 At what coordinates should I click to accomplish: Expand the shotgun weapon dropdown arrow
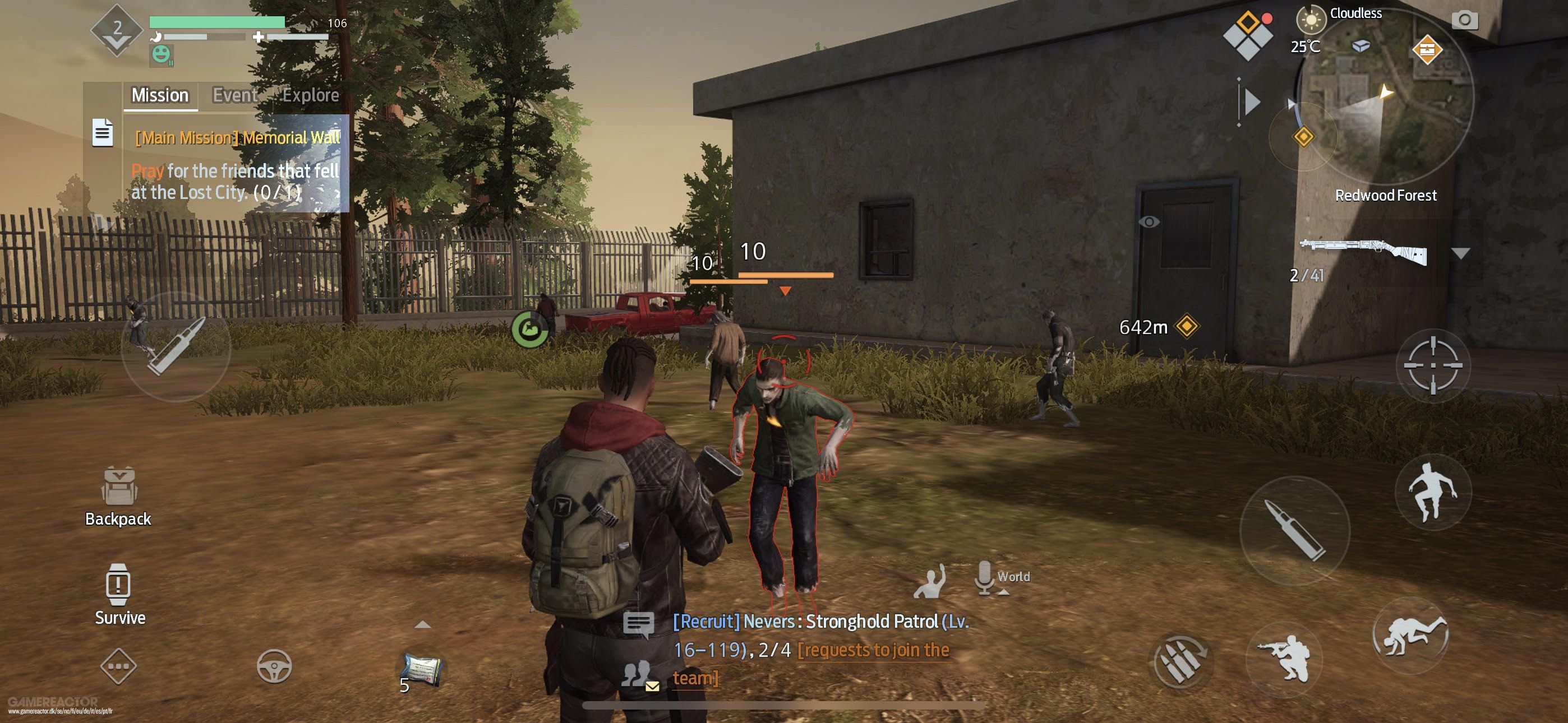click(x=1460, y=253)
